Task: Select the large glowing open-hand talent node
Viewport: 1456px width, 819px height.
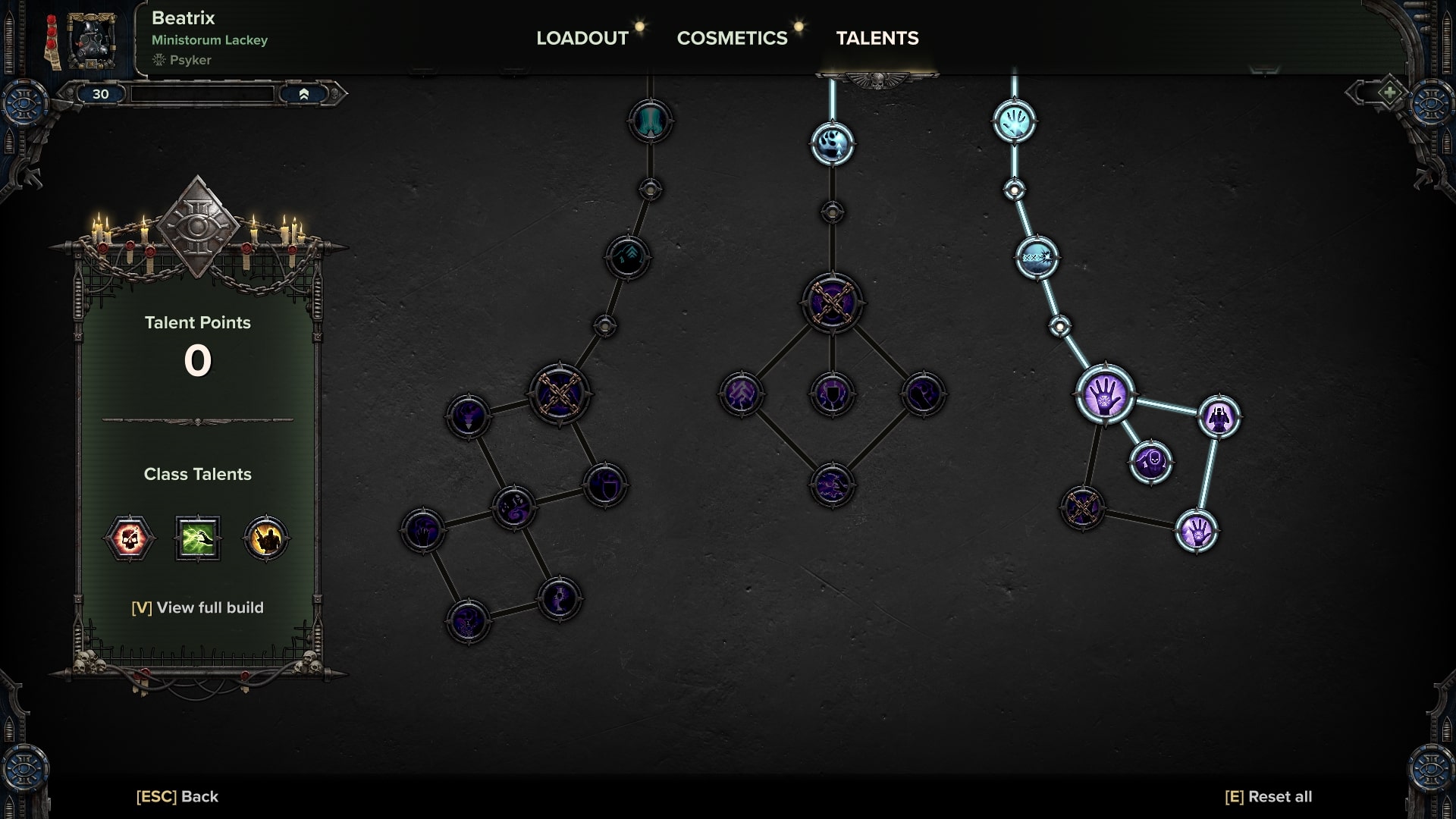Action: click(x=1105, y=394)
